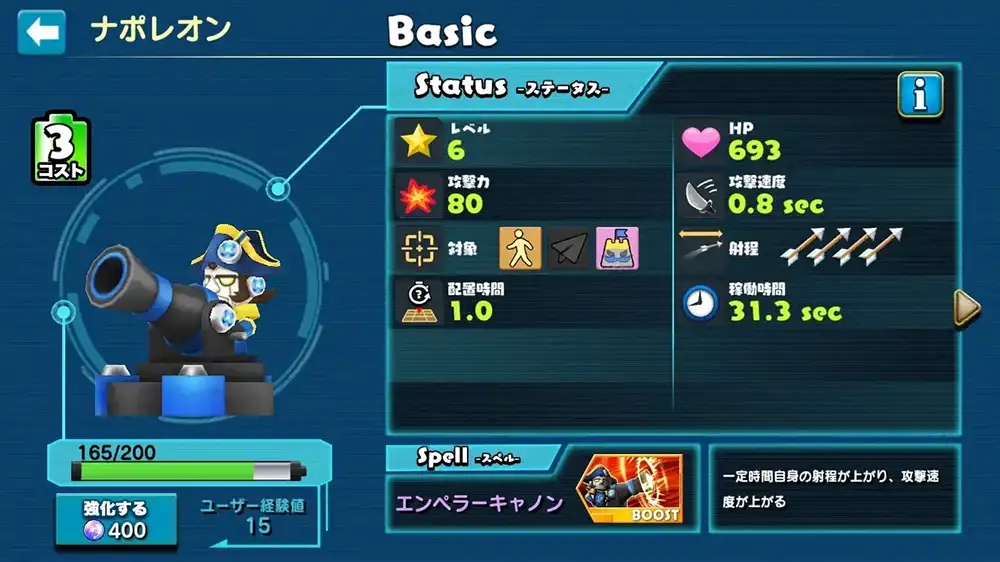
Task: Tap the air unit target icon
Action: click(x=568, y=248)
